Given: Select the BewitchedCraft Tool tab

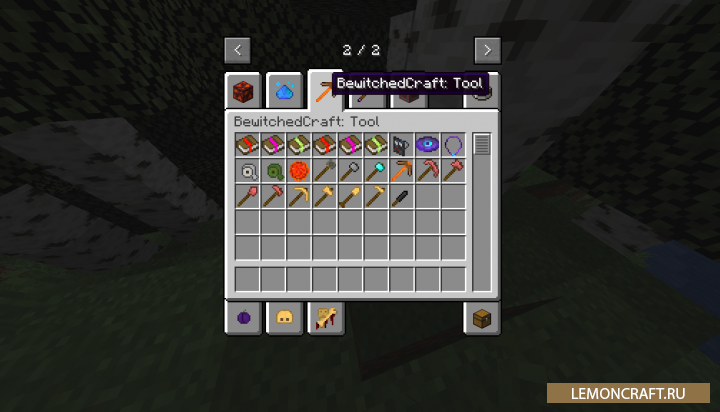Looking at the screenshot, I should point(324,90).
